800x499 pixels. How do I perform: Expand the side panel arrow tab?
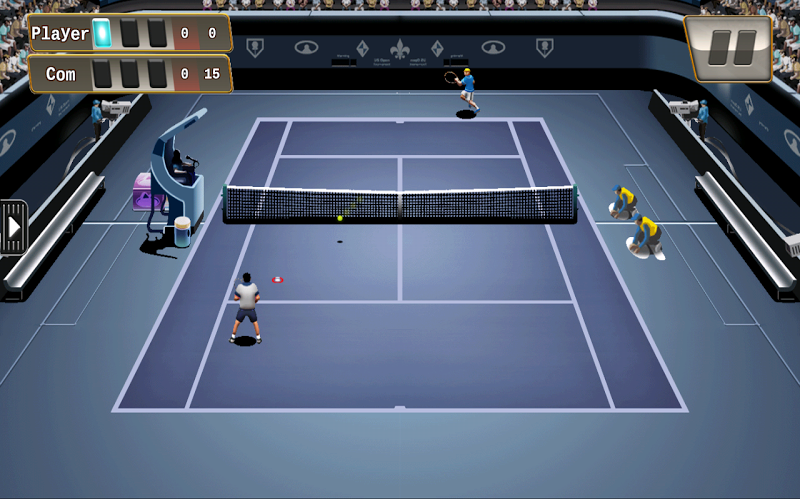click(13, 227)
